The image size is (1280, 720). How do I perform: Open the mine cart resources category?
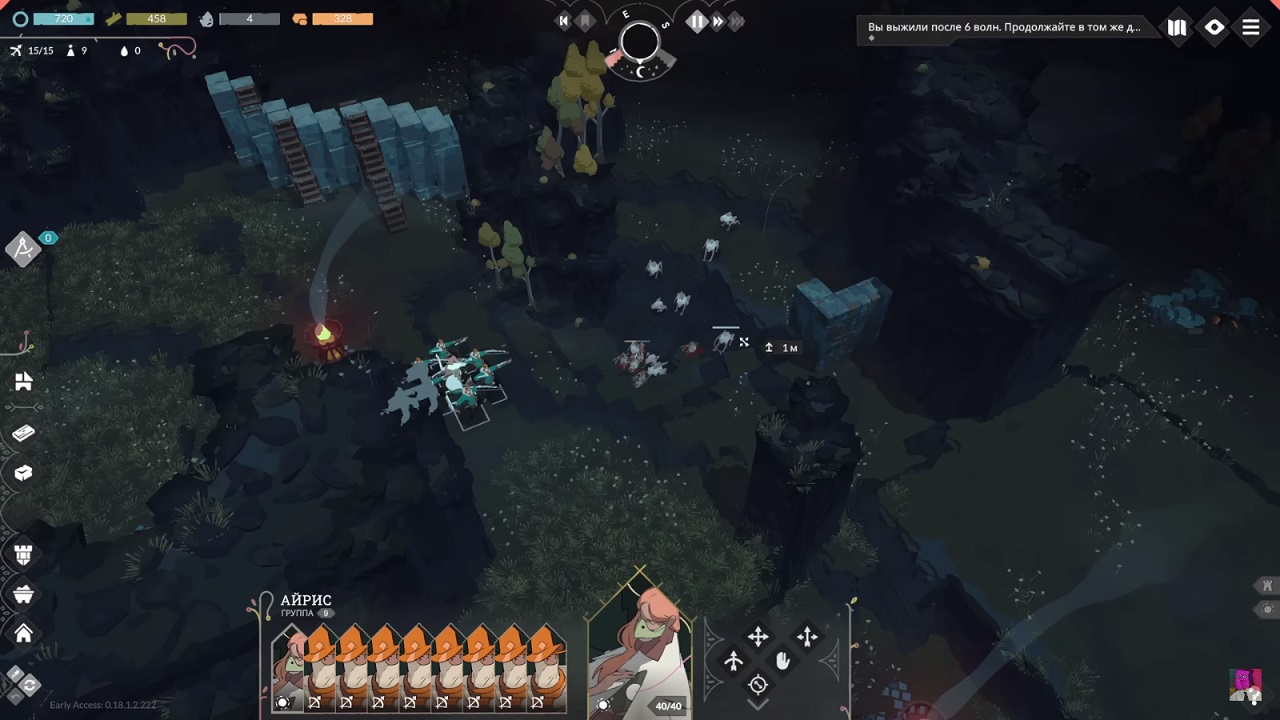24,594
